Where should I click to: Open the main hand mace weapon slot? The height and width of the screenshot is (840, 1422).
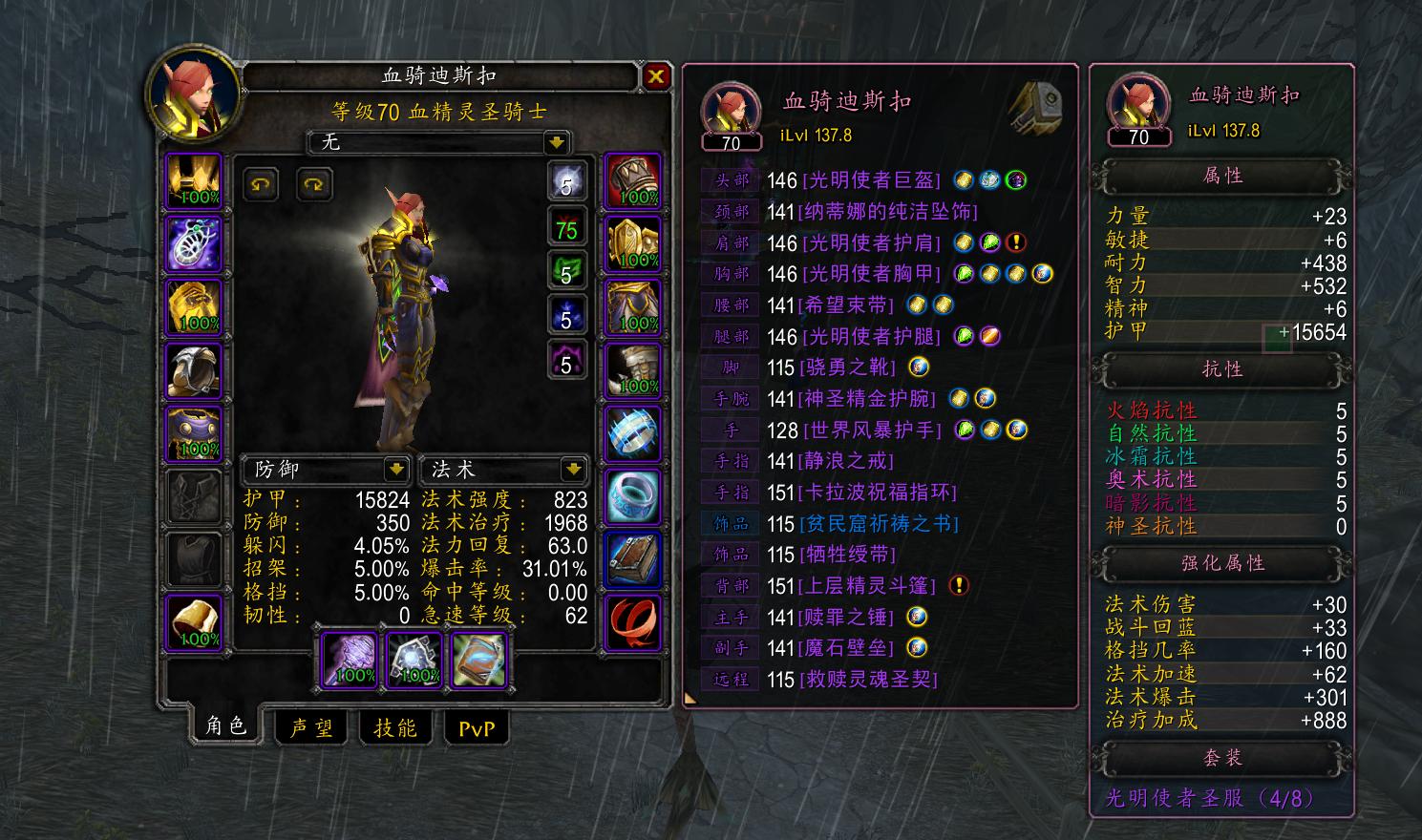tap(349, 659)
